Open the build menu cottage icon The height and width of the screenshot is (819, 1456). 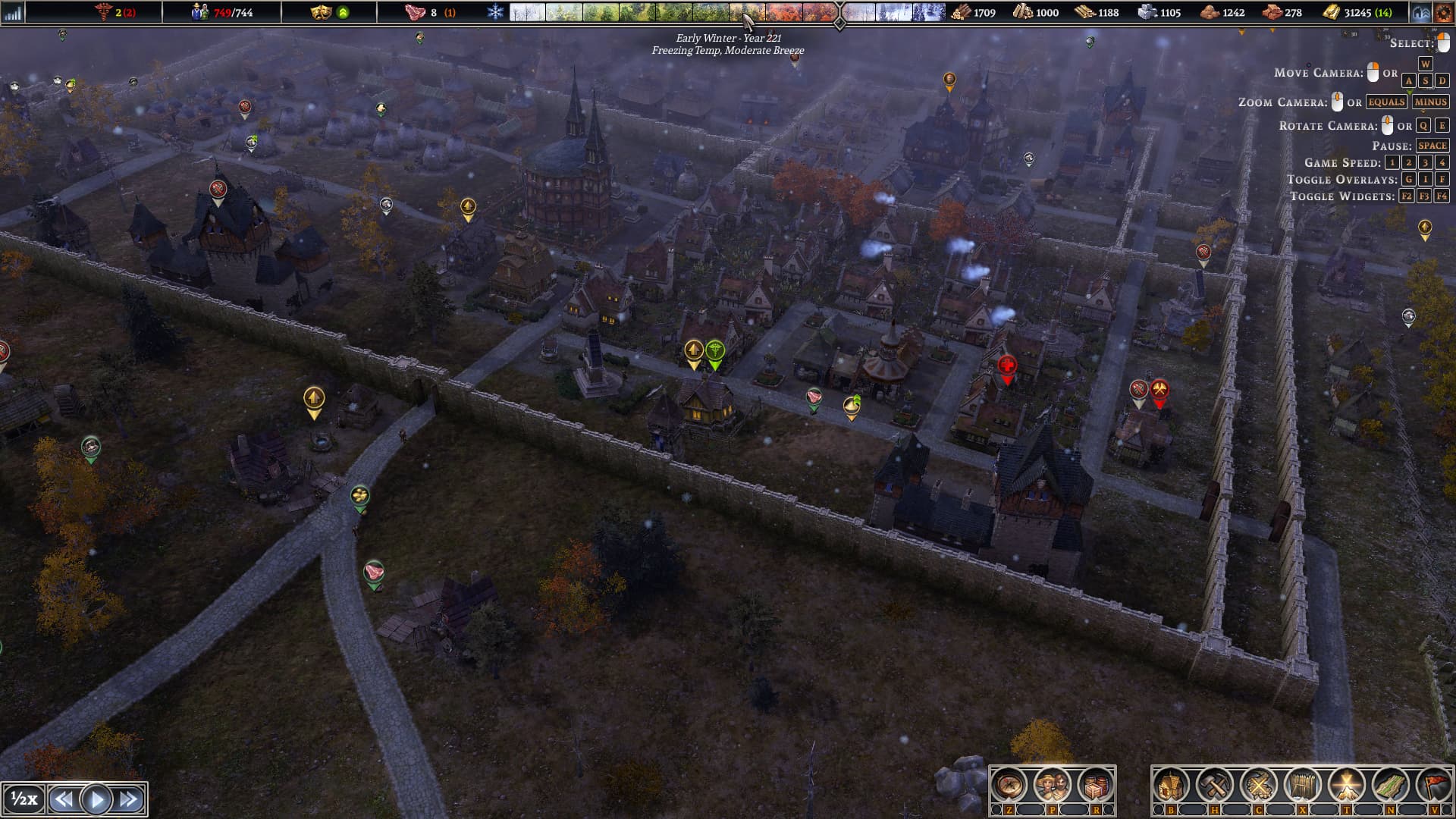(x=1171, y=786)
